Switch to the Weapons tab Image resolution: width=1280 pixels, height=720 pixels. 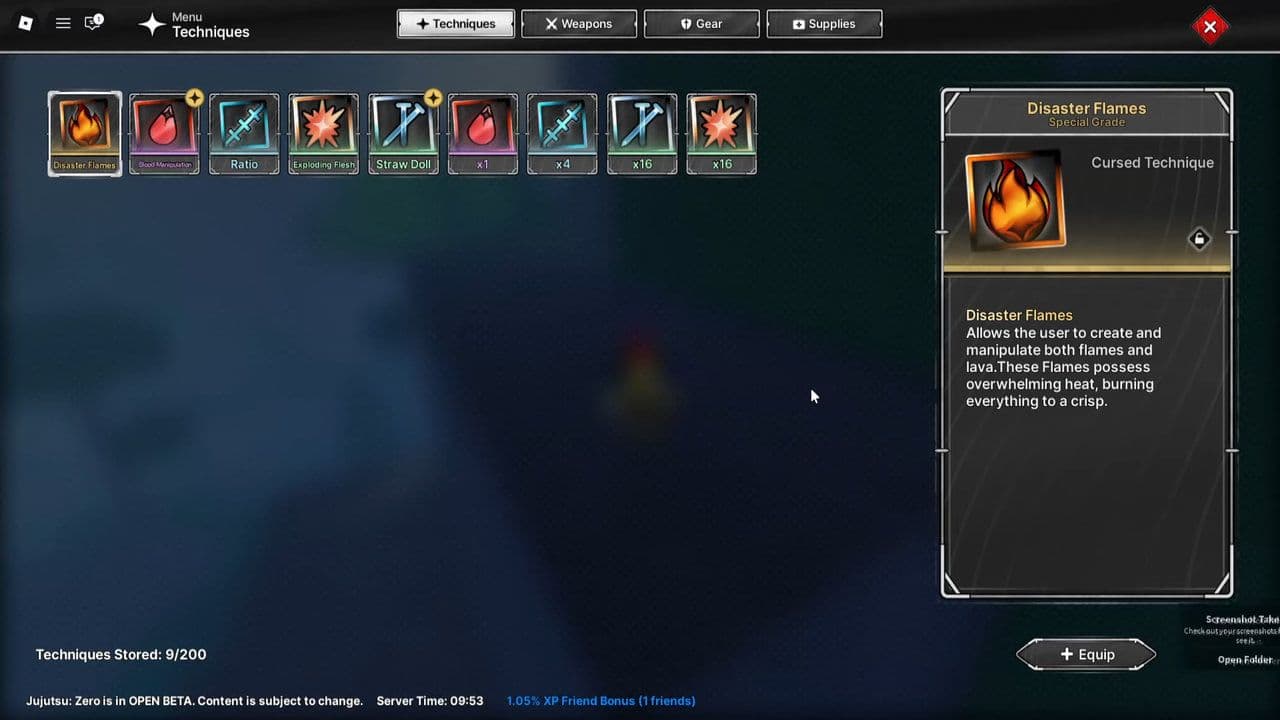pyautogui.click(x=579, y=24)
